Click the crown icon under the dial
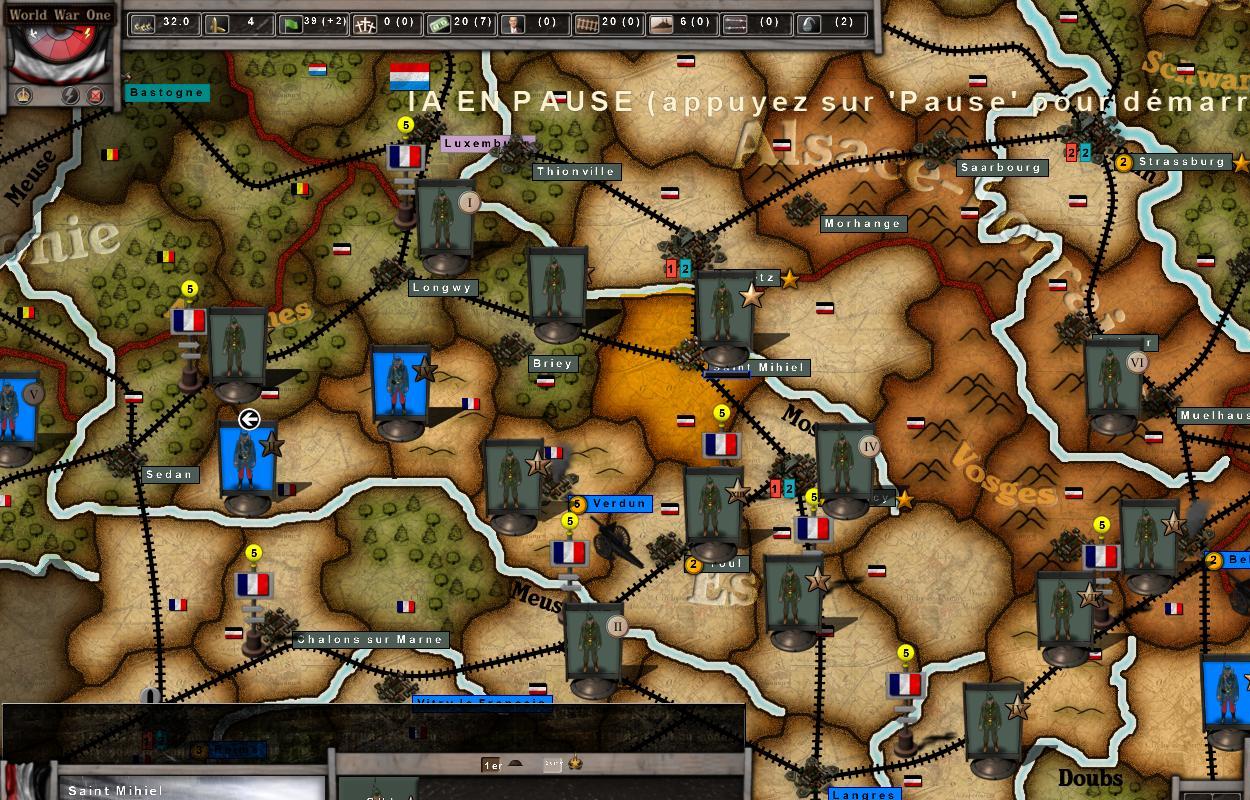Image resolution: width=1250 pixels, height=800 pixels. pos(23,96)
